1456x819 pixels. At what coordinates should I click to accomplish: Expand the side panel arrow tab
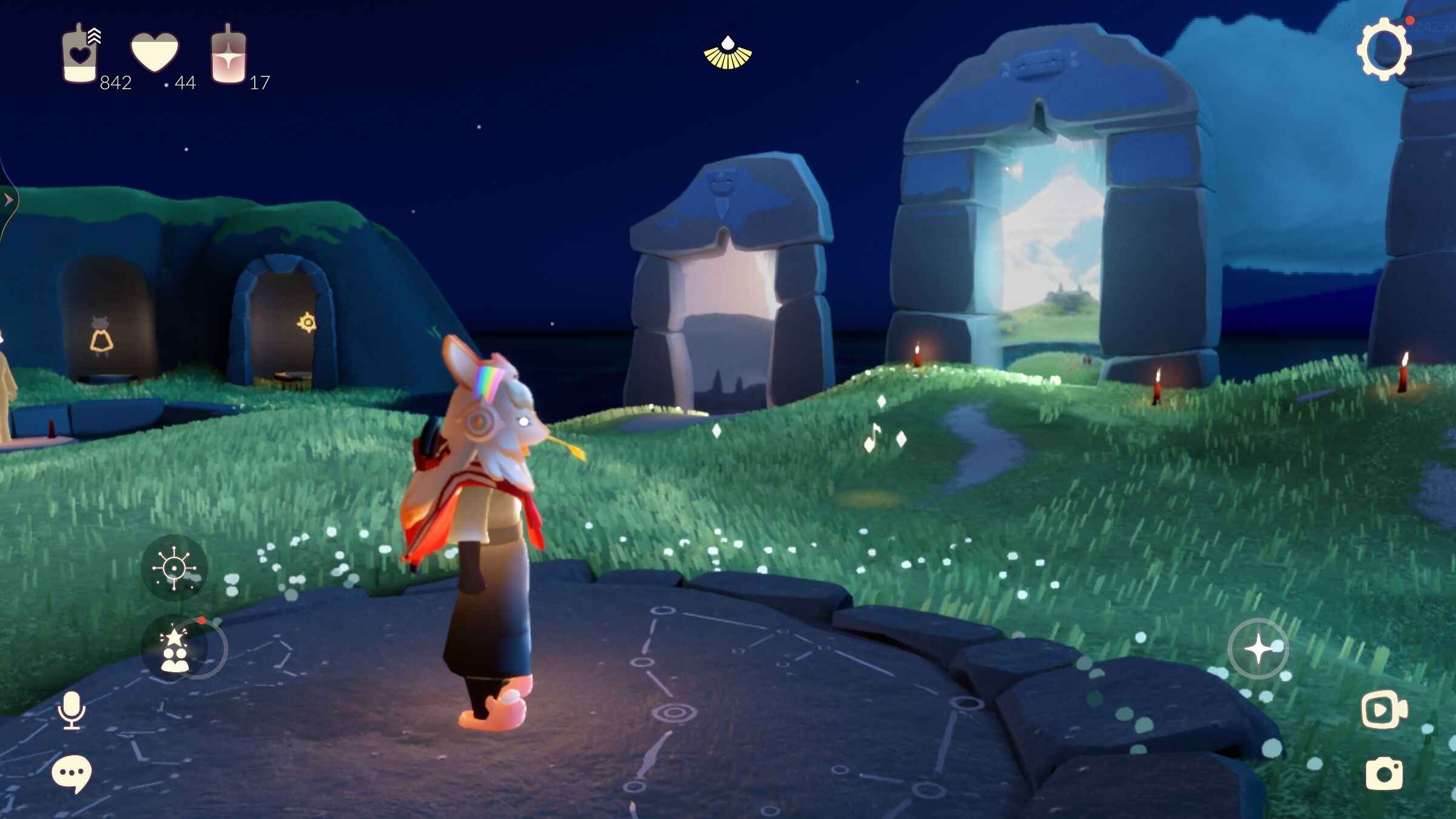pyautogui.click(x=8, y=200)
